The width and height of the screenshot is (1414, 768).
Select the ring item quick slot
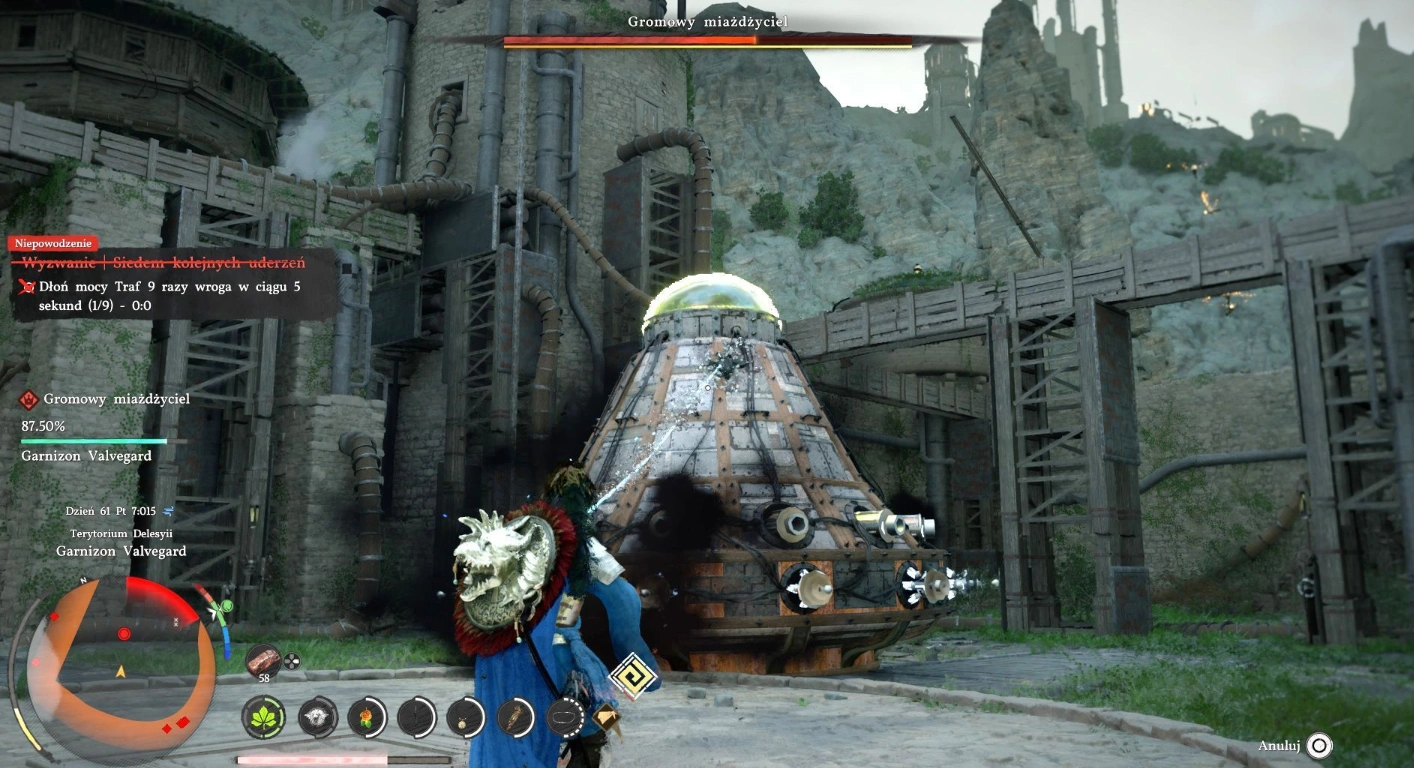click(565, 717)
